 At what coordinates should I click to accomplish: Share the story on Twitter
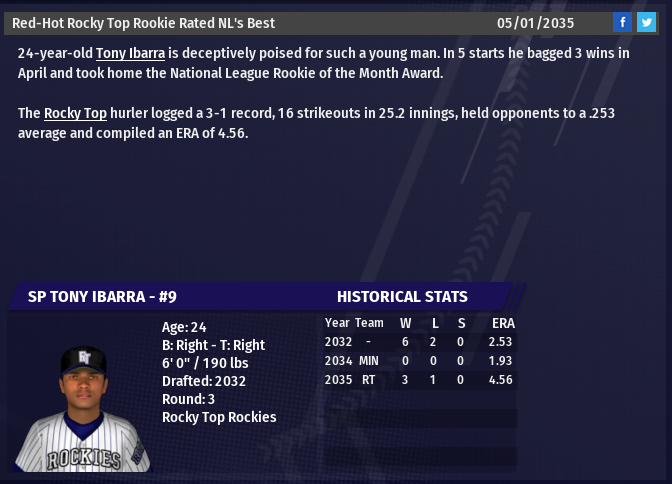point(646,23)
